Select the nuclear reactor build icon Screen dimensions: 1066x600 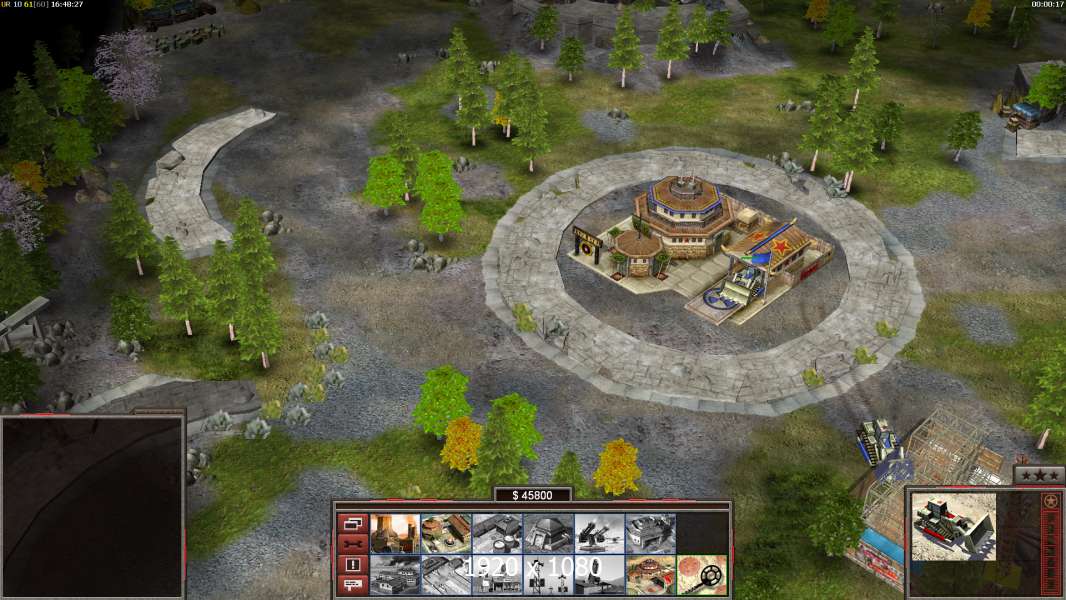(395, 533)
